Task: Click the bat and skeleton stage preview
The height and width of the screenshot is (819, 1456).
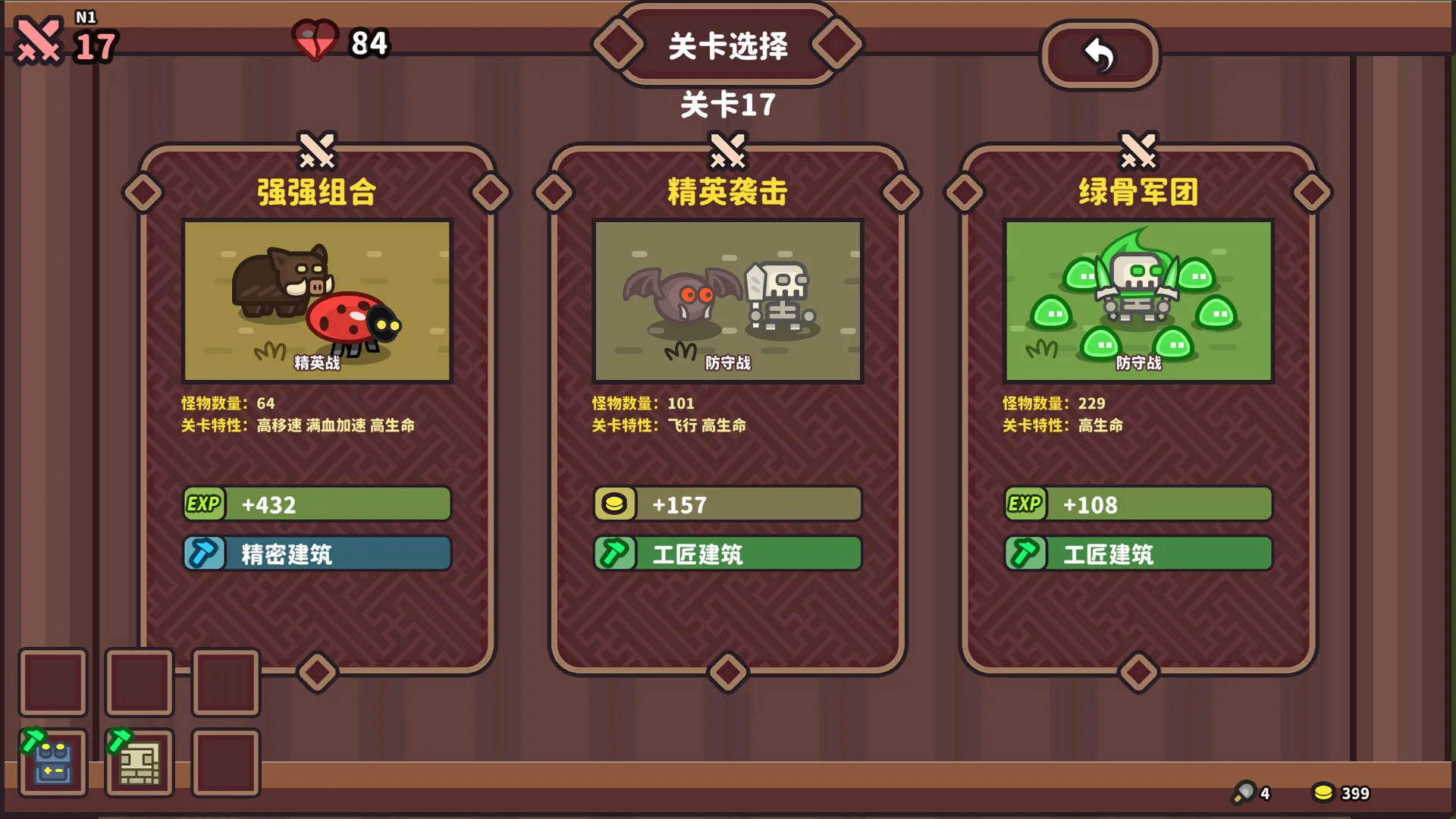Action: pyautogui.click(x=727, y=301)
